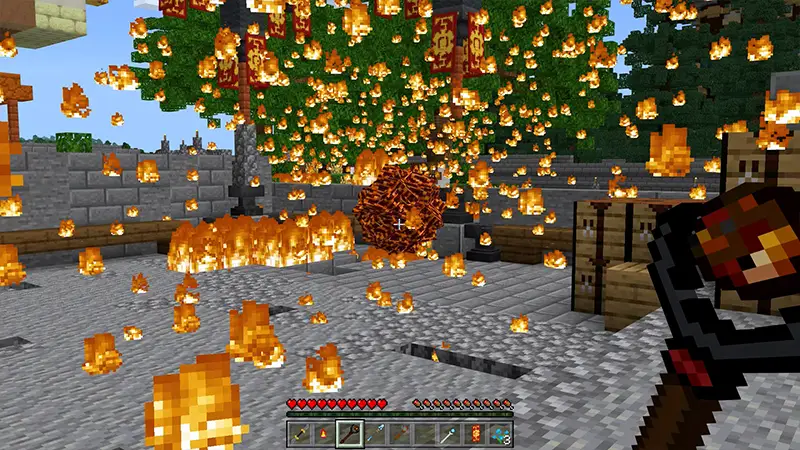Equip the white wand with blue orb

[x=450, y=433]
